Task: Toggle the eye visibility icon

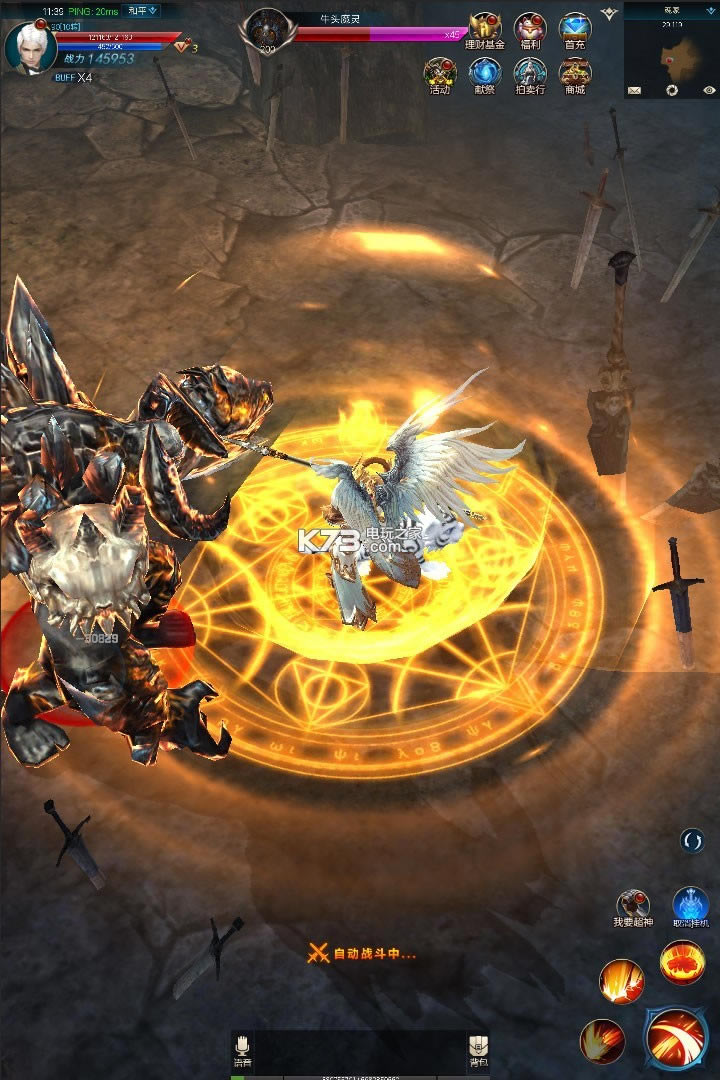Action: [x=709, y=90]
